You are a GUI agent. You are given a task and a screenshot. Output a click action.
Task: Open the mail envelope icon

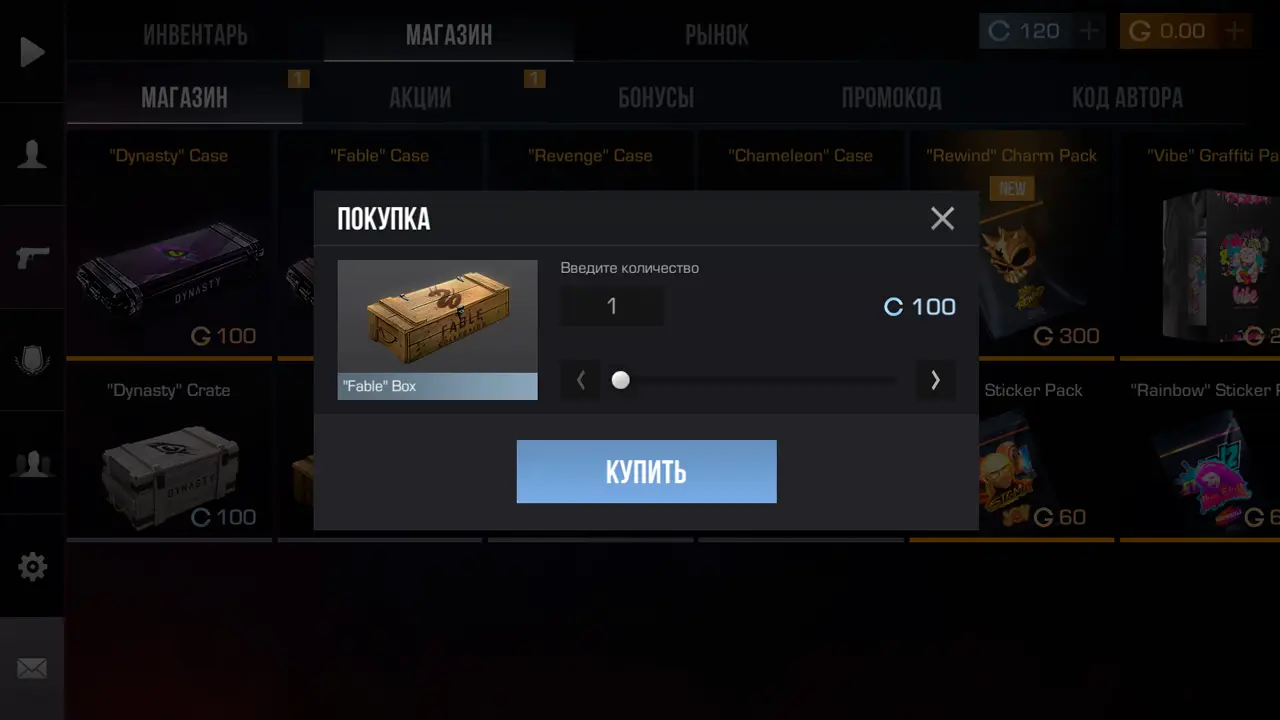(x=32, y=668)
